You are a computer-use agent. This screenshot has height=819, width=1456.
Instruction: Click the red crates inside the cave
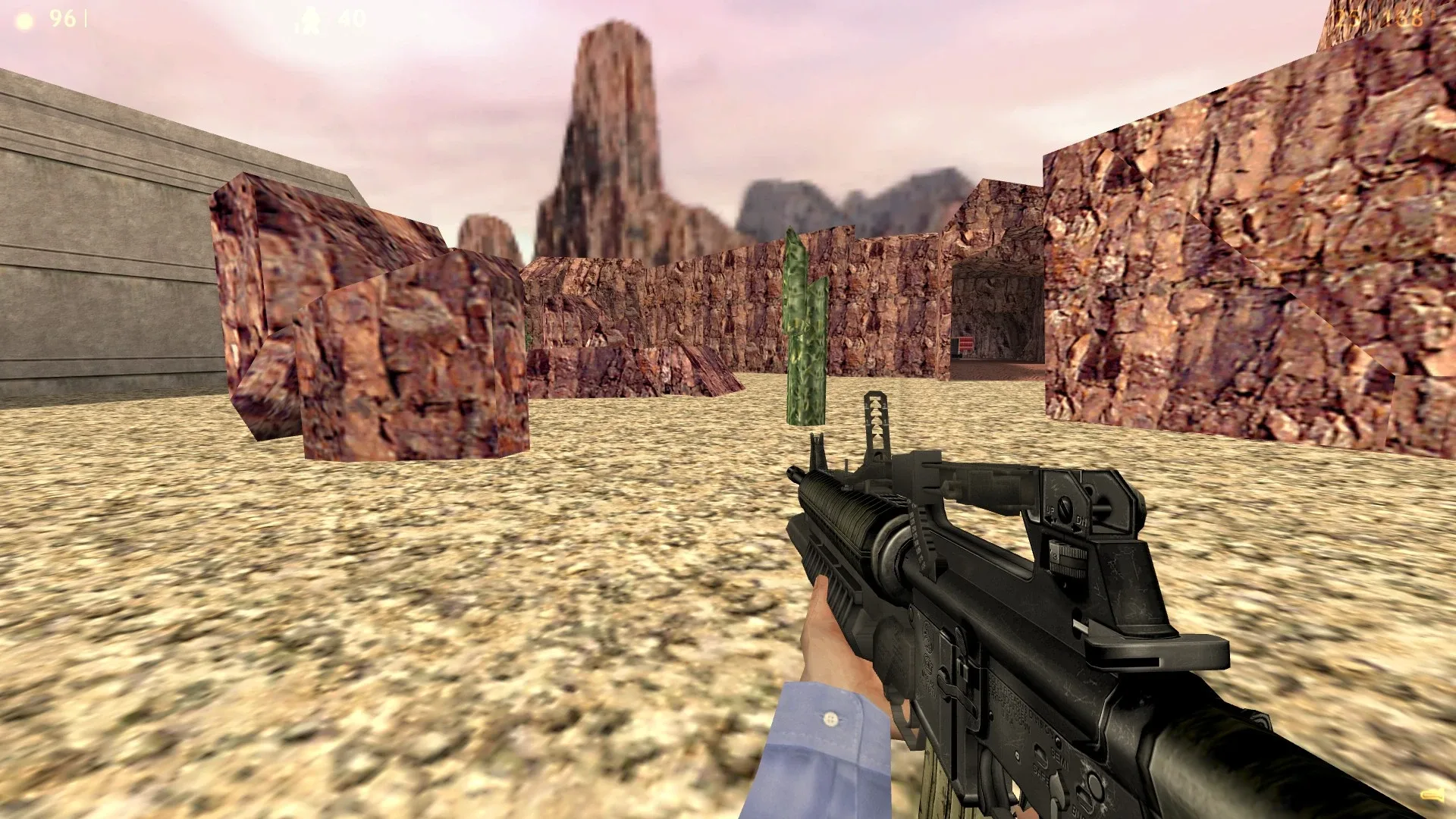965,343
